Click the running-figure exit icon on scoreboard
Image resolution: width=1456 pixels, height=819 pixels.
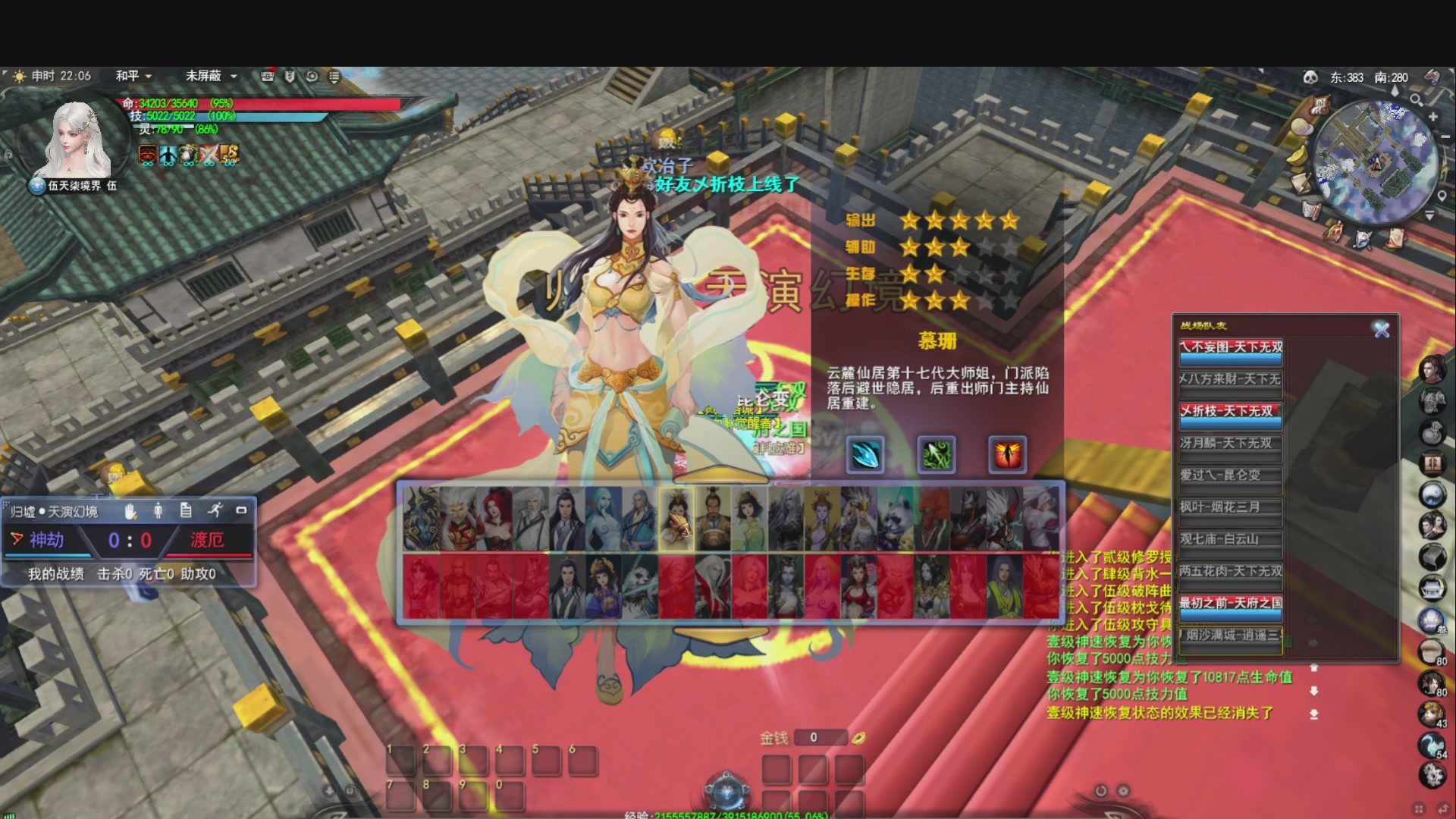click(216, 510)
